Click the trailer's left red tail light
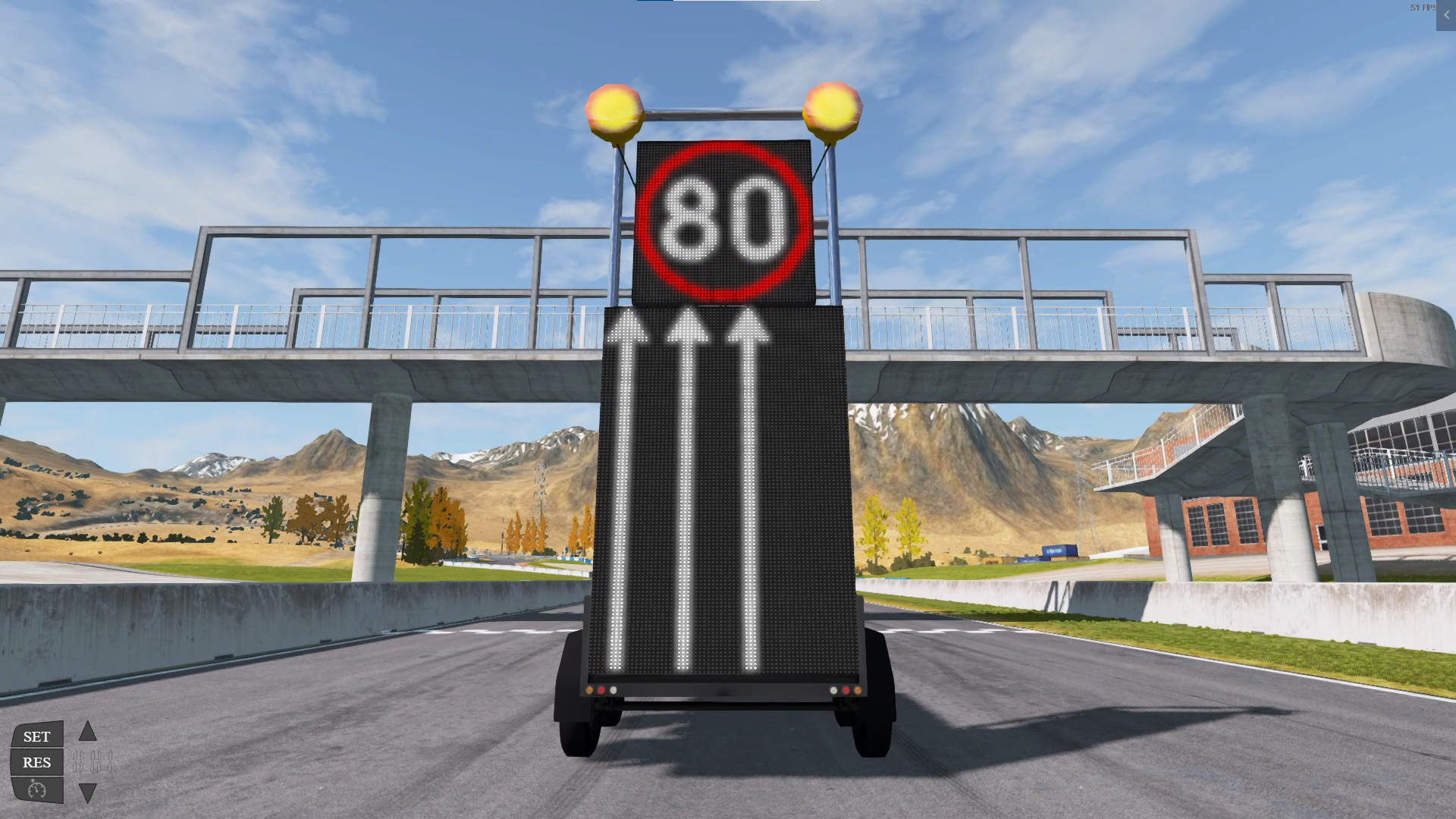The height and width of the screenshot is (819, 1456). tap(601, 690)
